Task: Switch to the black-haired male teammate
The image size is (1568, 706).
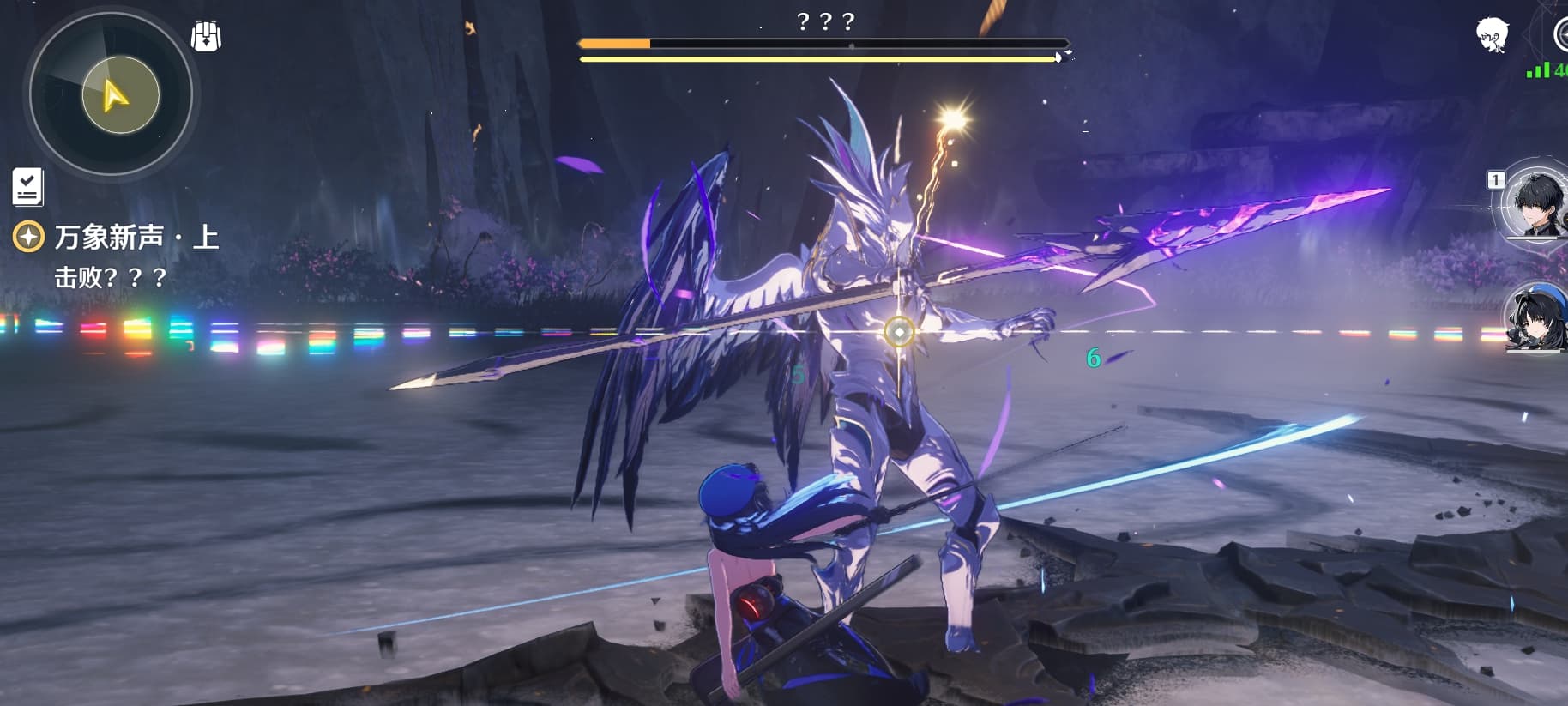Action: coord(1535,204)
